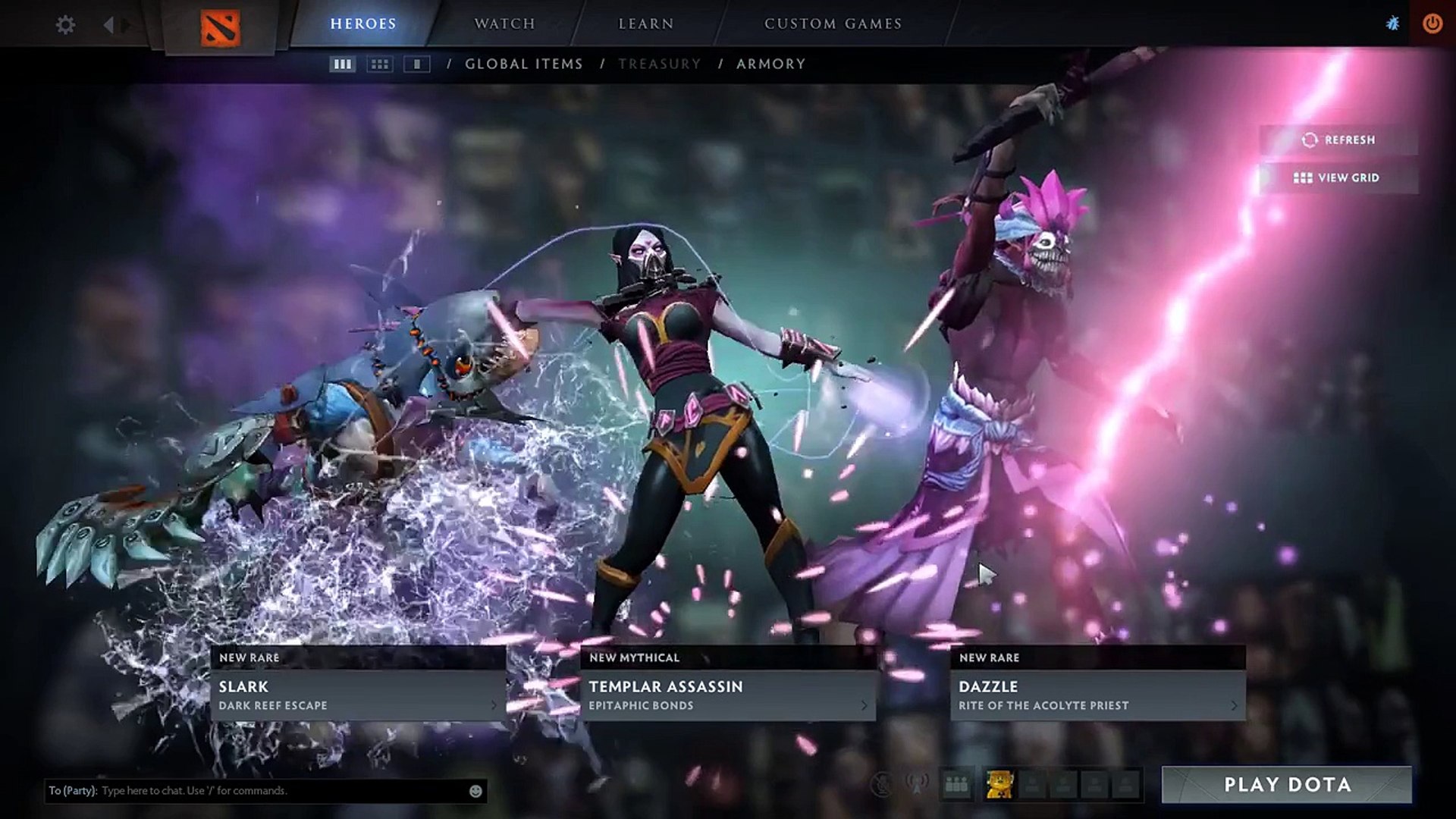This screenshot has height=819, width=1456.
Task: Switch to the Heroes tab
Action: [363, 24]
